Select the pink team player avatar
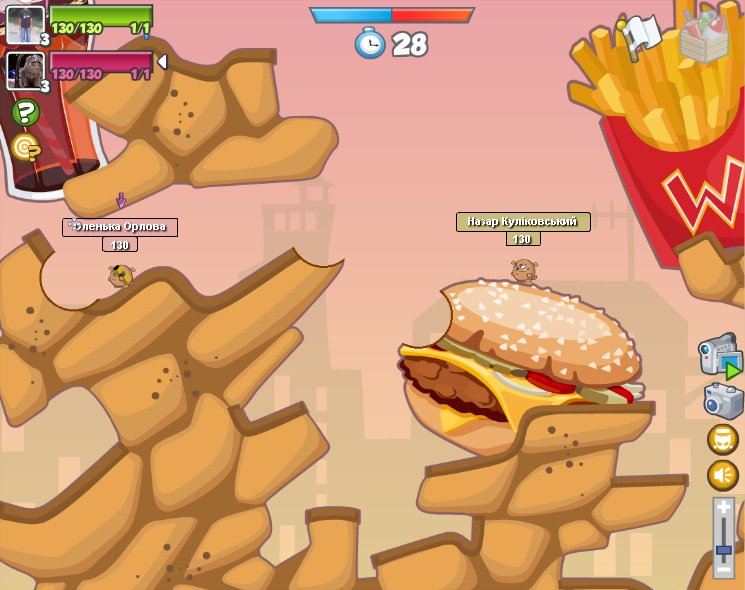Viewport: 745px width, 590px height. [x=24, y=70]
